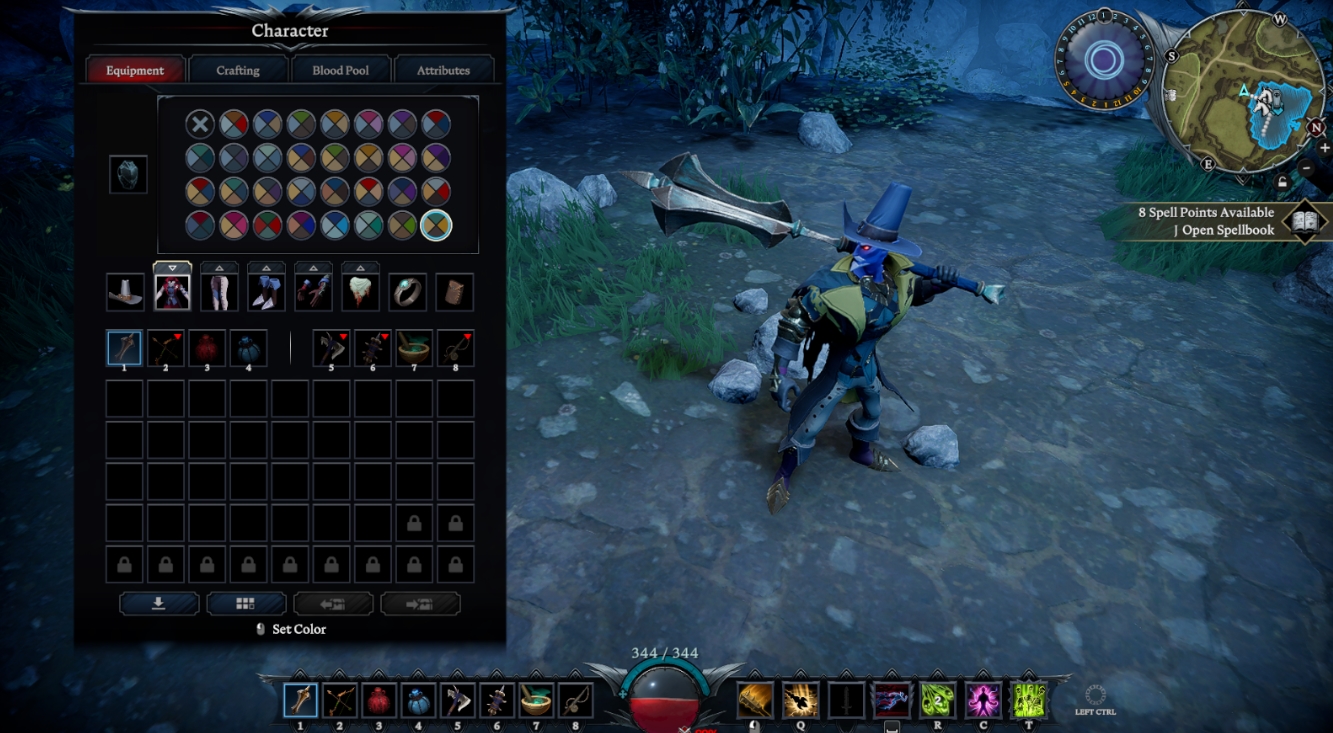Zoom in the minimap with plus button
The image size is (1333, 733).
coord(1325,148)
